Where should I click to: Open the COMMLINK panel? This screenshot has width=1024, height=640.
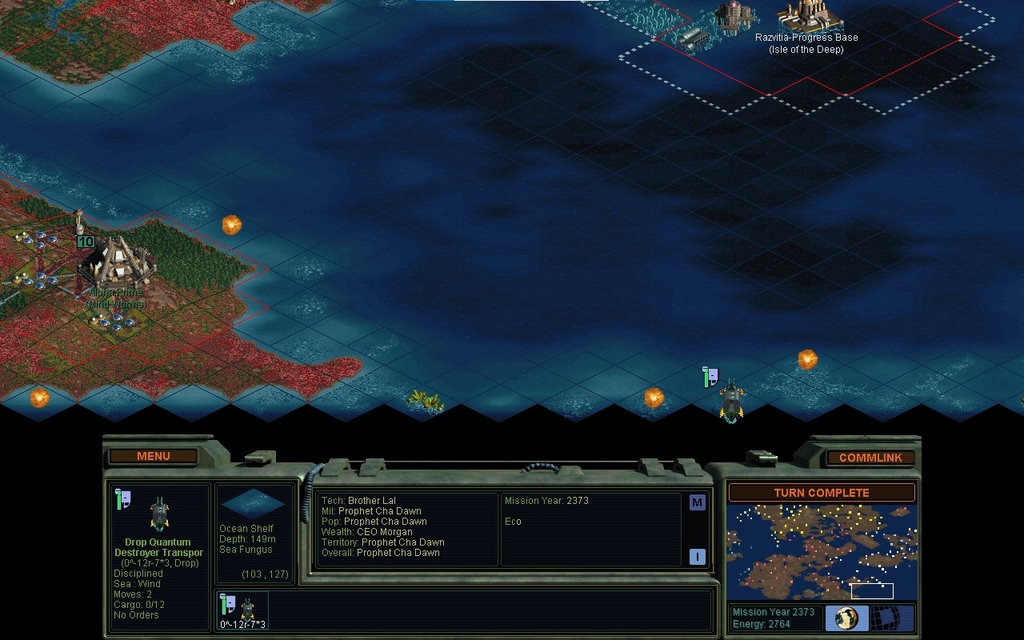(x=870, y=457)
